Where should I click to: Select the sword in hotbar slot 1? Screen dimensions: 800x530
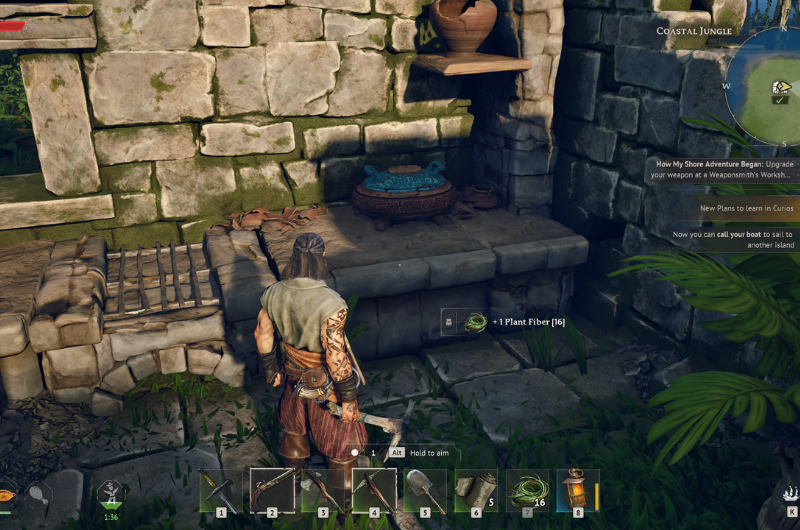[220, 491]
